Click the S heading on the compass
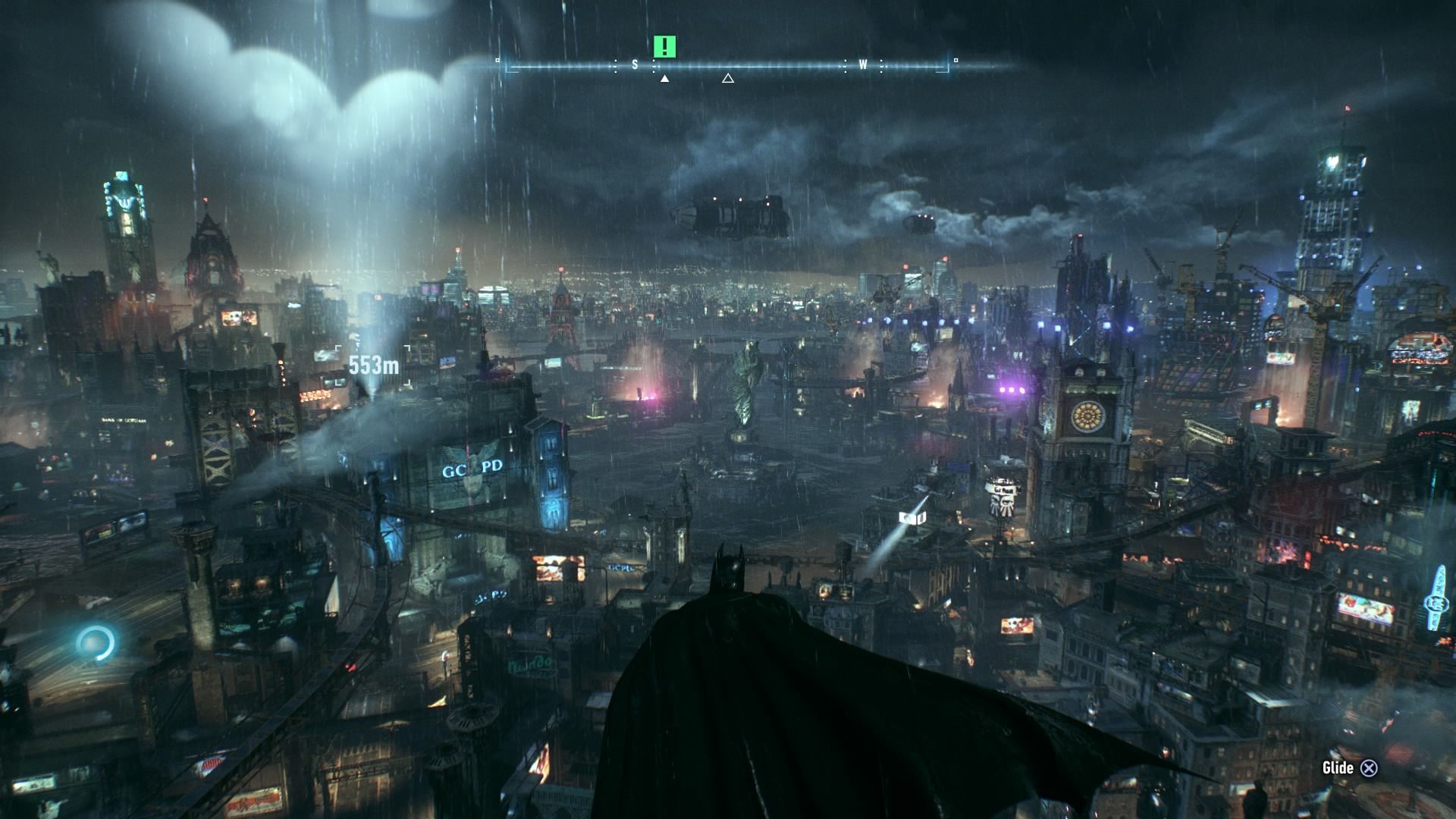 (x=635, y=65)
